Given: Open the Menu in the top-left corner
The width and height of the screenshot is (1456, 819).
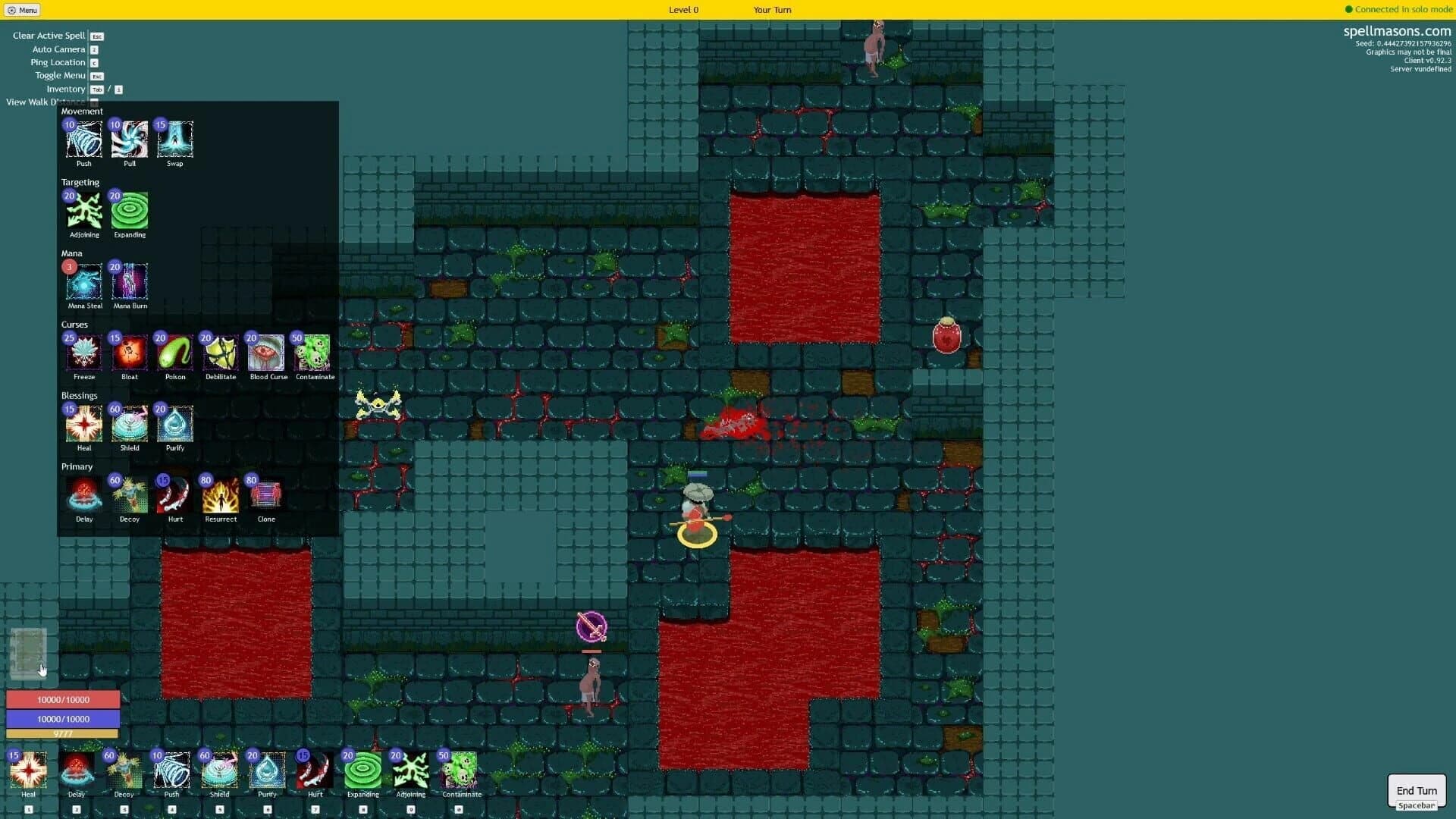Looking at the screenshot, I should click(x=23, y=10).
